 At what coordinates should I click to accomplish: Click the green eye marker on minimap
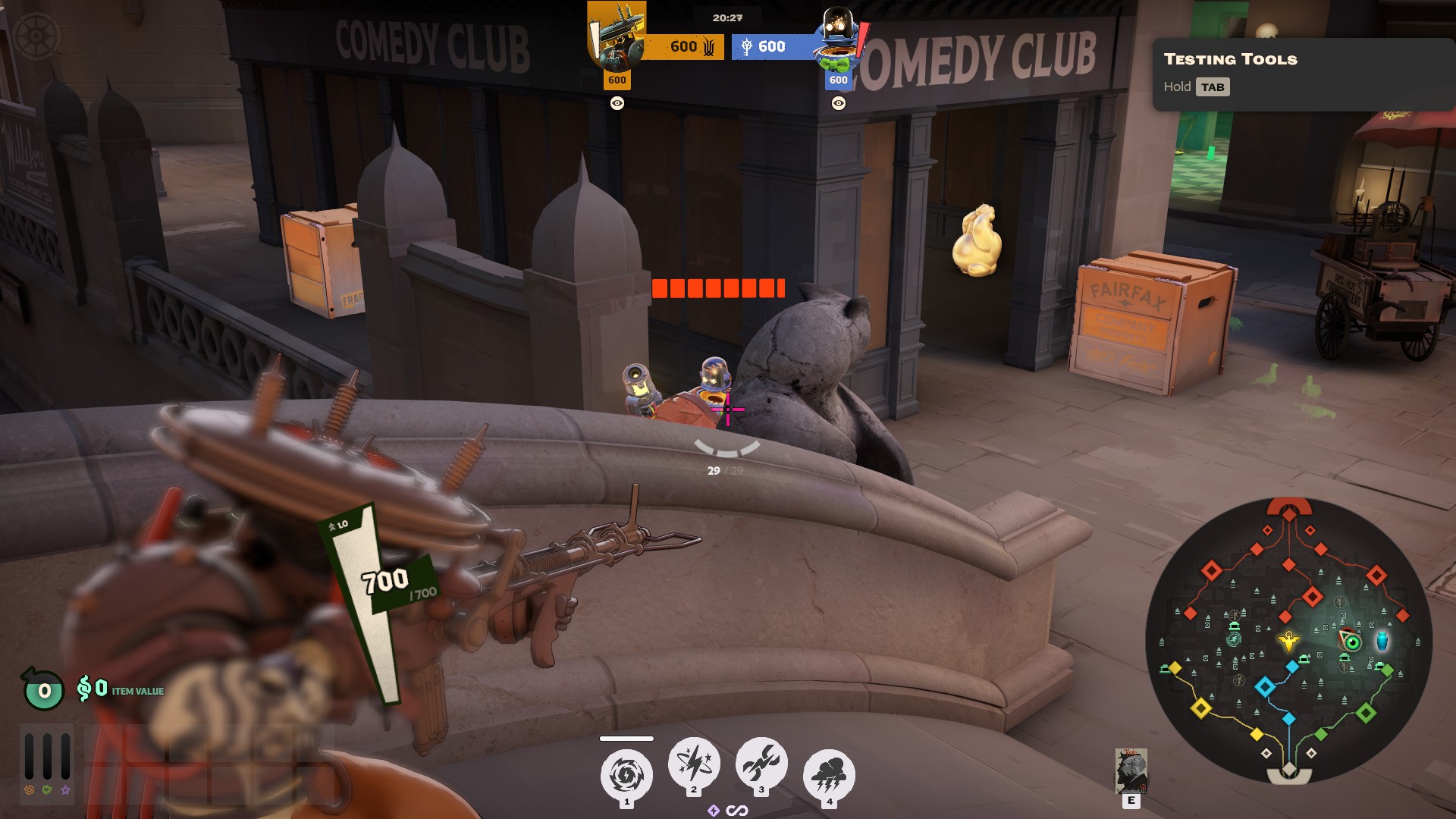1352,643
